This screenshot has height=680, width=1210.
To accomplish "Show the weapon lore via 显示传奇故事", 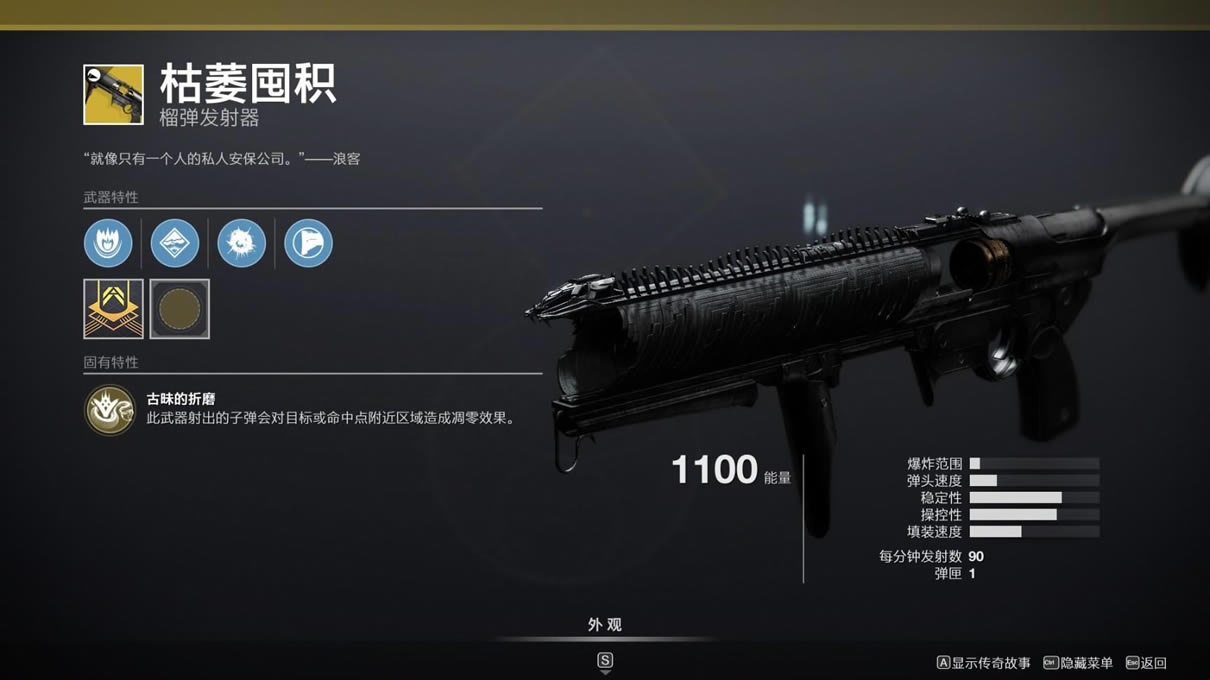I will click(x=984, y=663).
